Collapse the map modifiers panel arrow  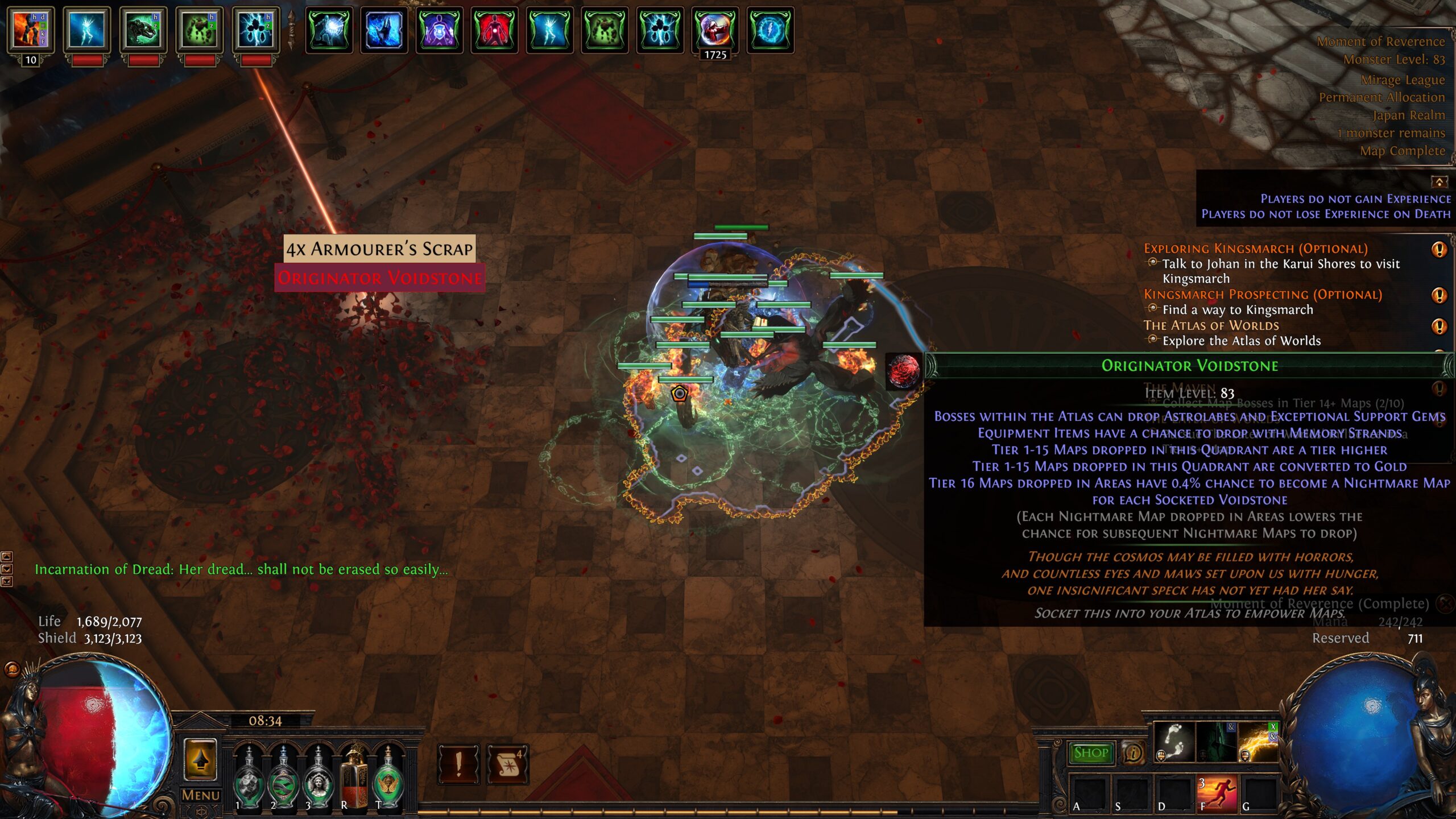(1439, 182)
